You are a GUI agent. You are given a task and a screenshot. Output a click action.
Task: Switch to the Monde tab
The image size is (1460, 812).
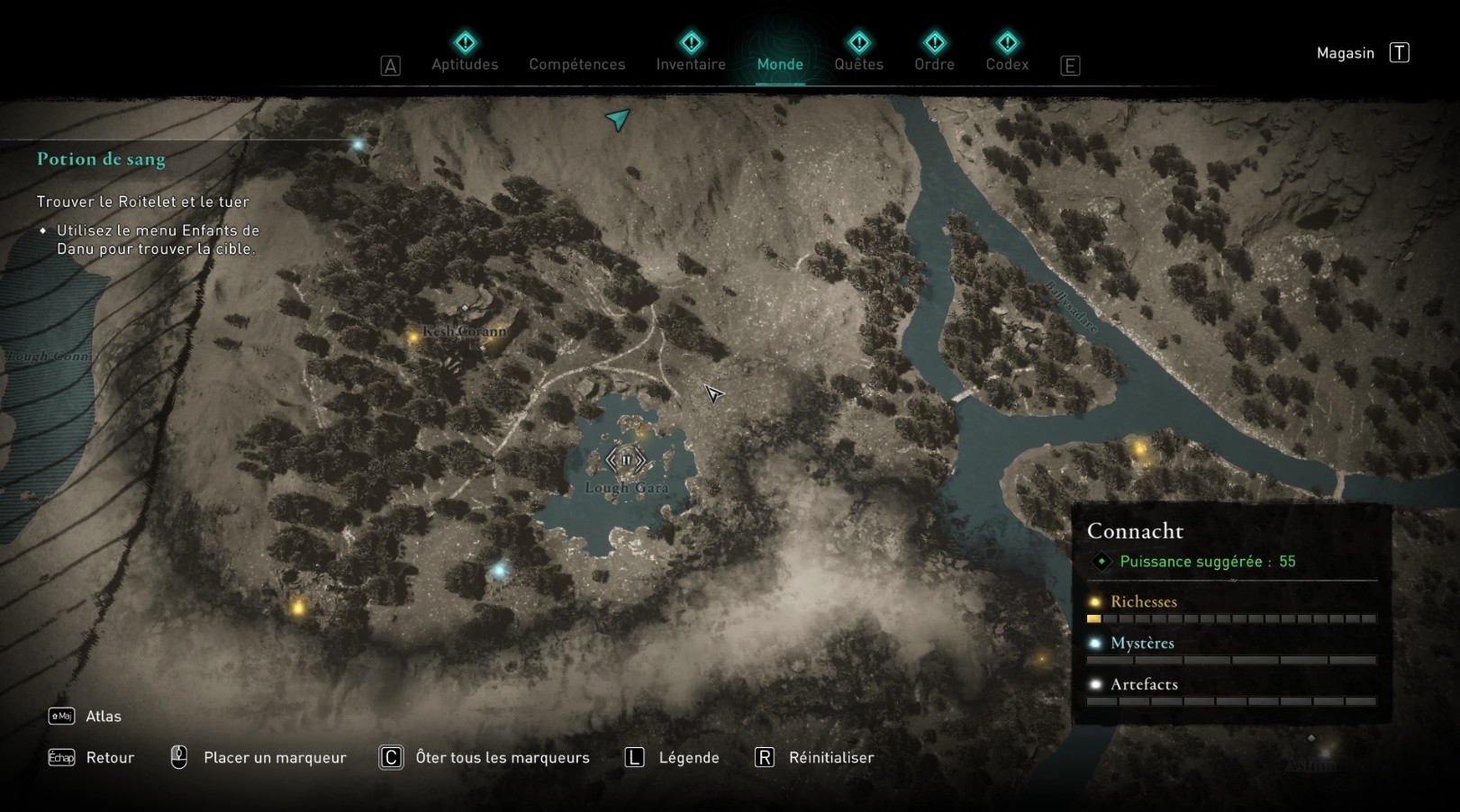click(780, 64)
